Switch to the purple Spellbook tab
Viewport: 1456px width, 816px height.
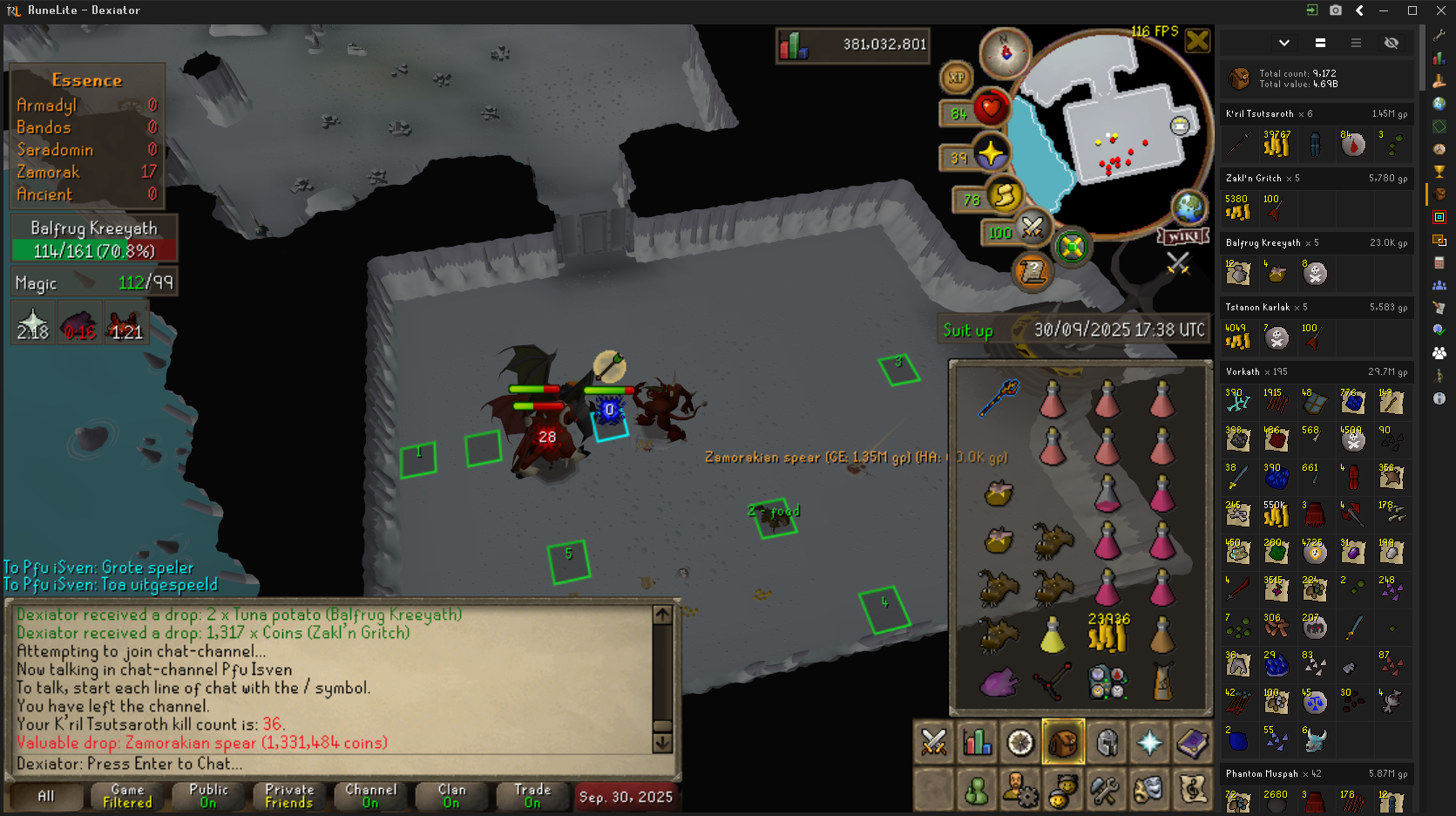pyautogui.click(x=1192, y=743)
